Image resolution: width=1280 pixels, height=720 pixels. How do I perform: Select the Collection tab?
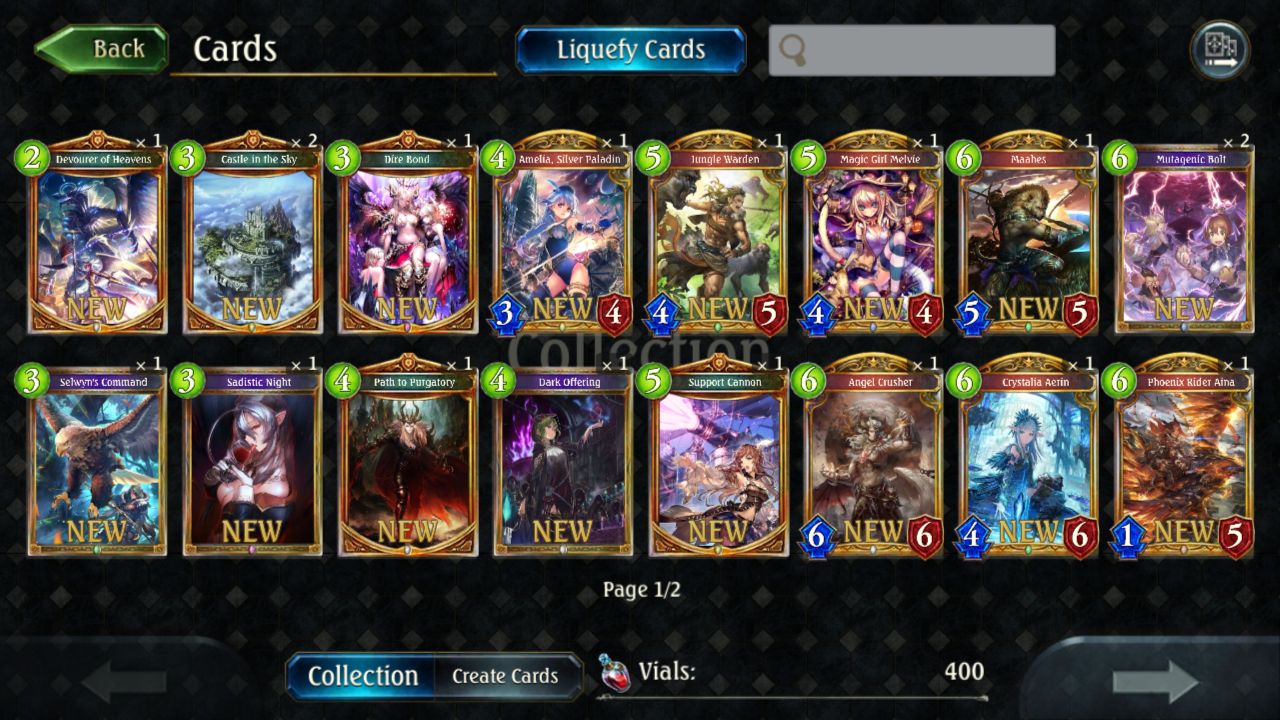(x=362, y=676)
